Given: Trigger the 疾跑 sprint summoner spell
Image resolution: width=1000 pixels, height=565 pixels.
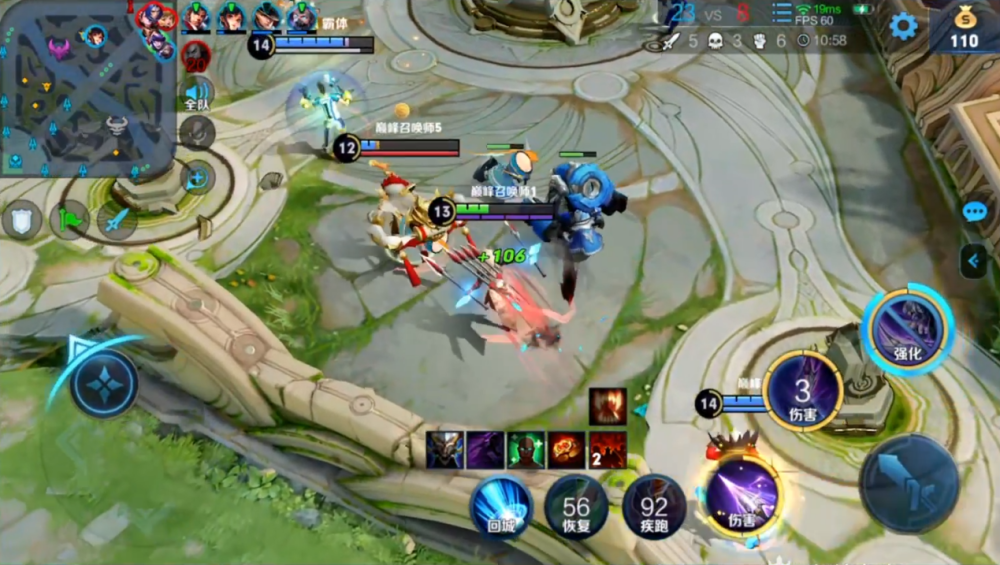Looking at the screenshot, I should pos(653,507).
